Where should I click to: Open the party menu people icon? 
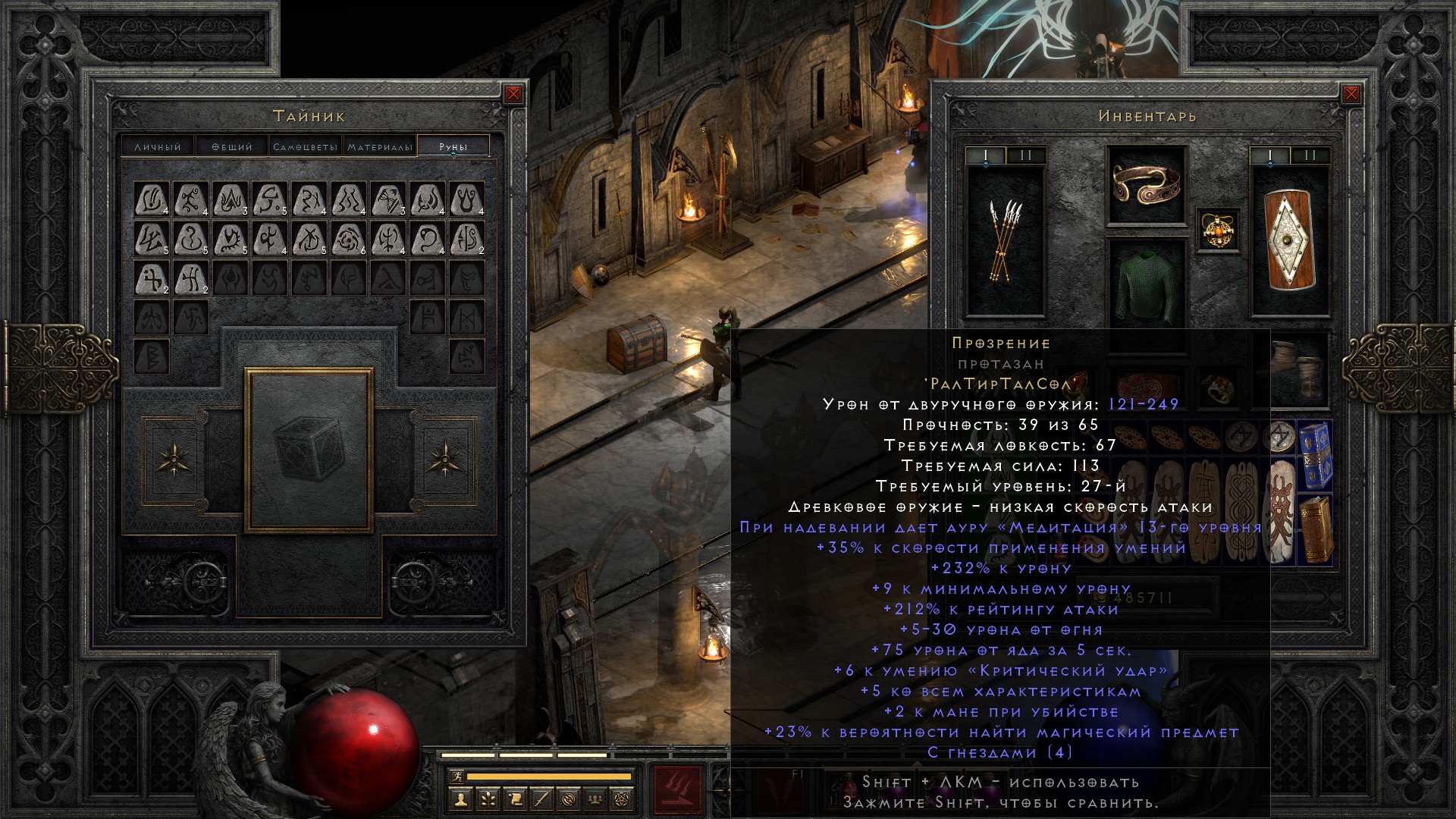click(597, 799)
